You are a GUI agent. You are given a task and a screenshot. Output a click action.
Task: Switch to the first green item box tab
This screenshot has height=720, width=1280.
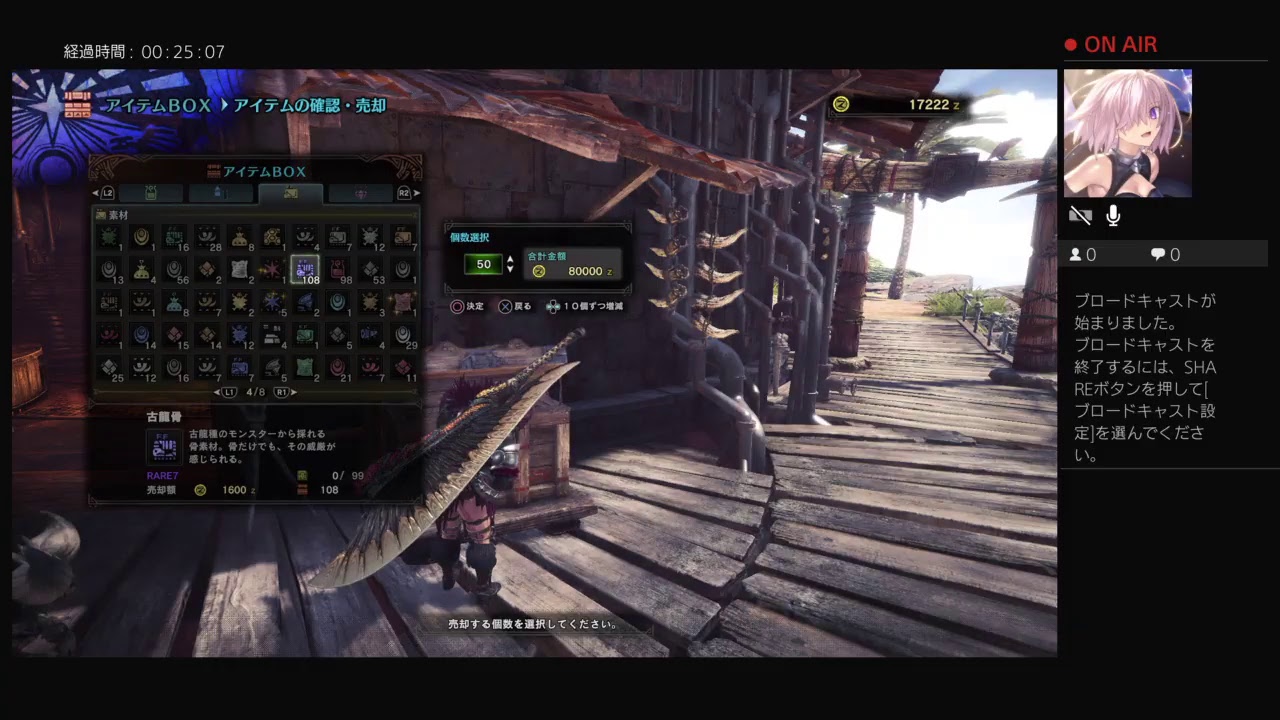click(x=150, y=193)
